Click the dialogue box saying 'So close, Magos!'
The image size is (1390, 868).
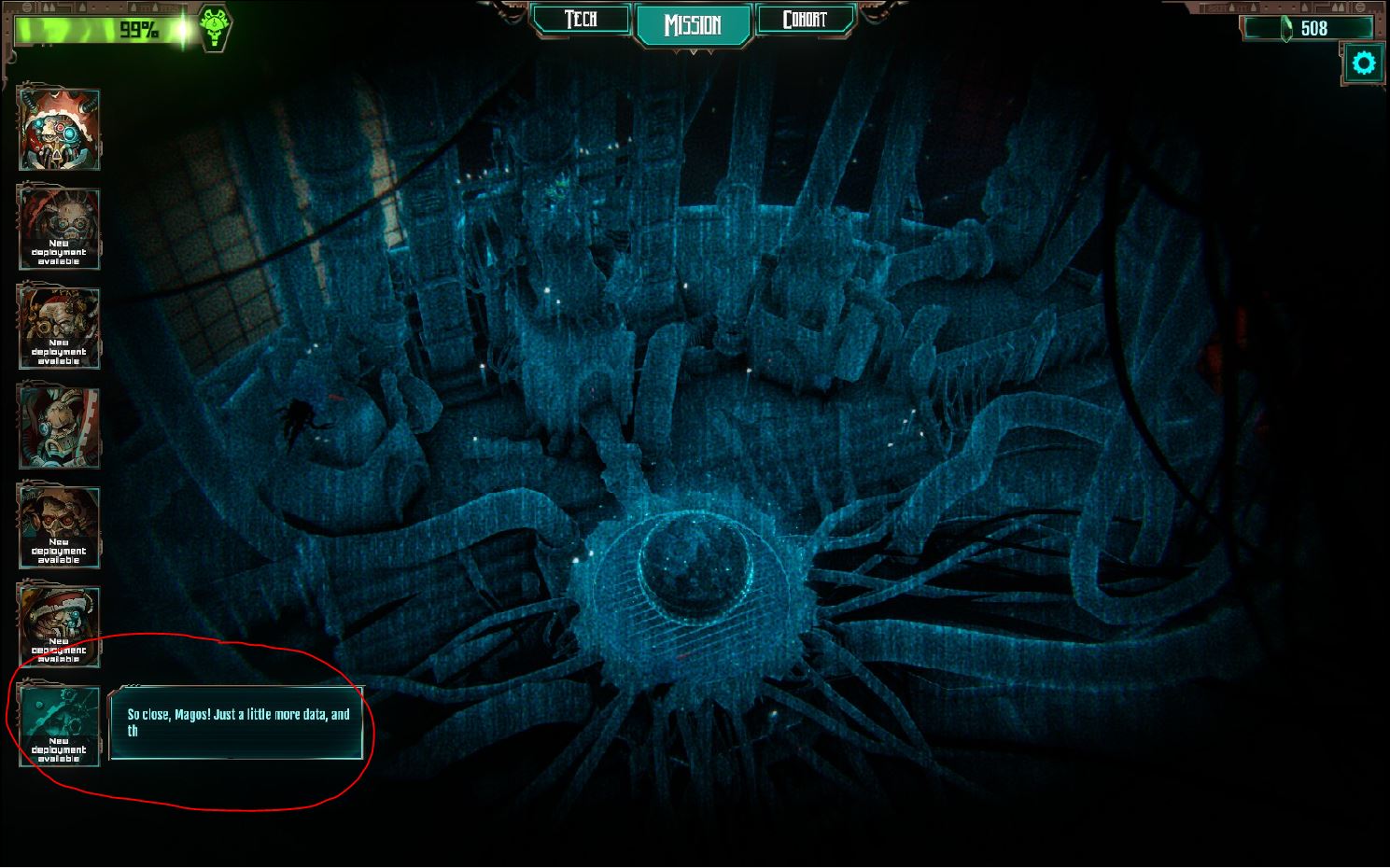(236, 728)
